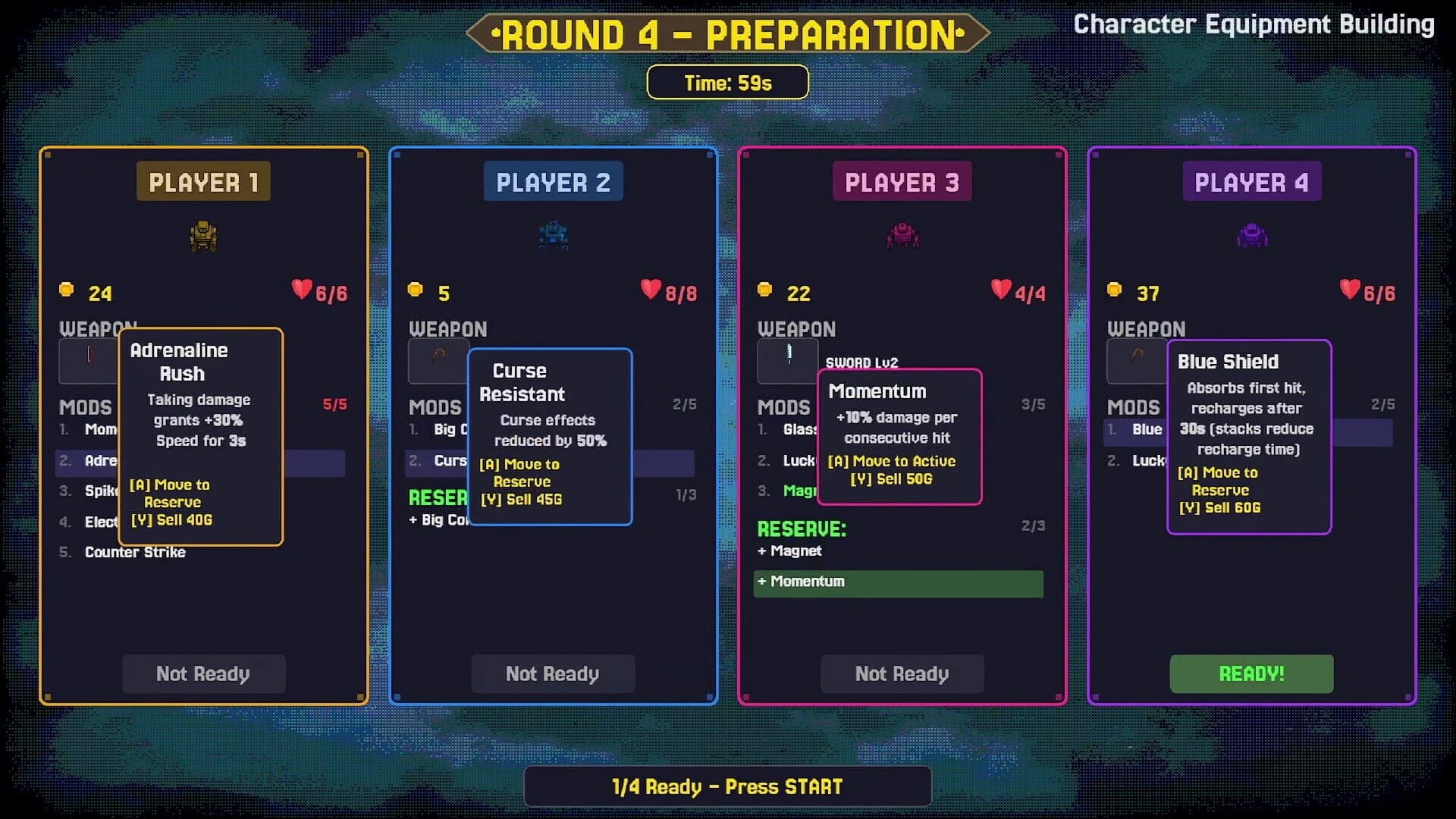Screen dimensions: 1456x819
Task: Toggle Player 1's Not Ready status
Action: tap(203, 673)
